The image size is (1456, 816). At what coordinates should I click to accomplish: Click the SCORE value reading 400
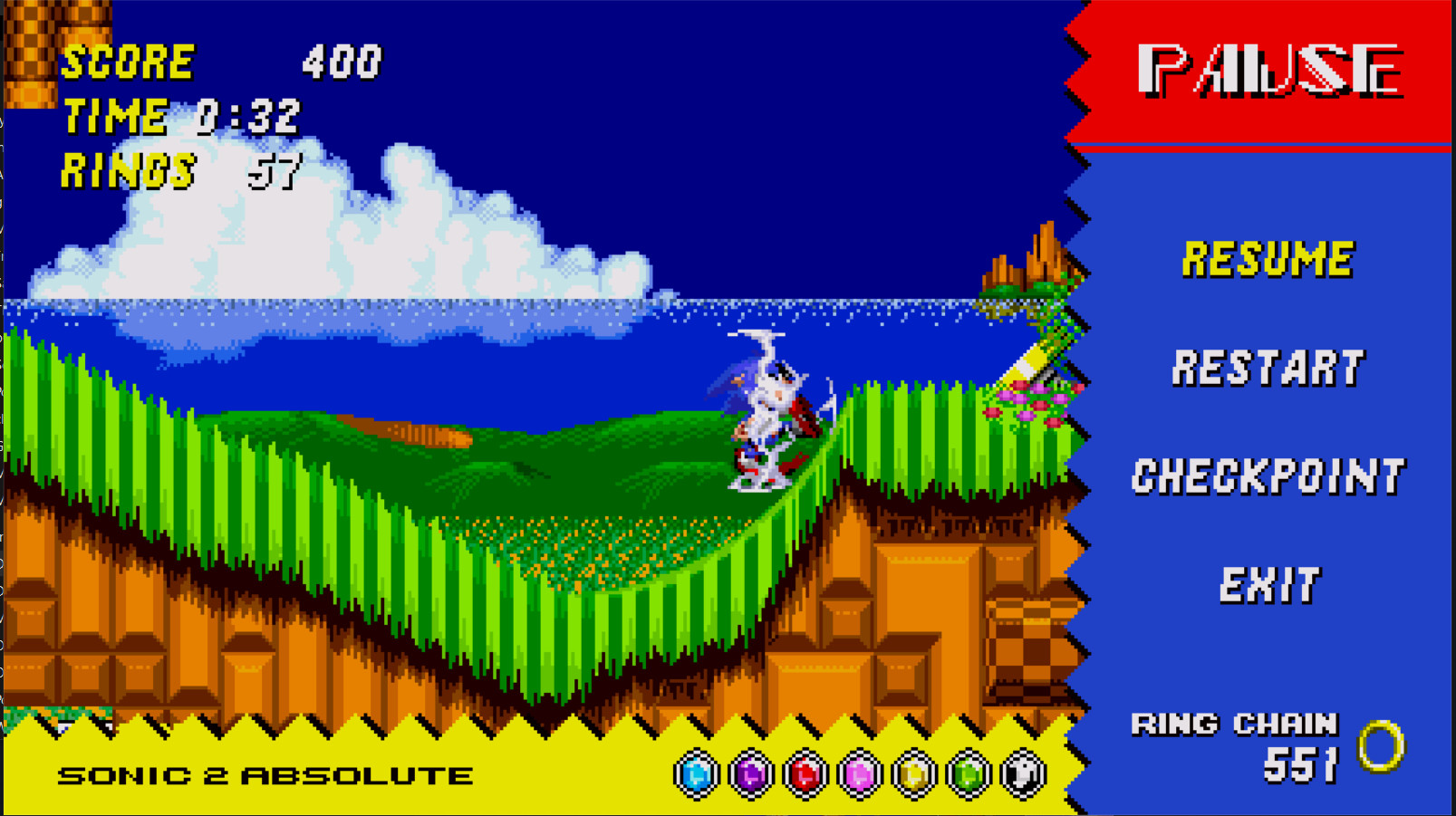341,62
